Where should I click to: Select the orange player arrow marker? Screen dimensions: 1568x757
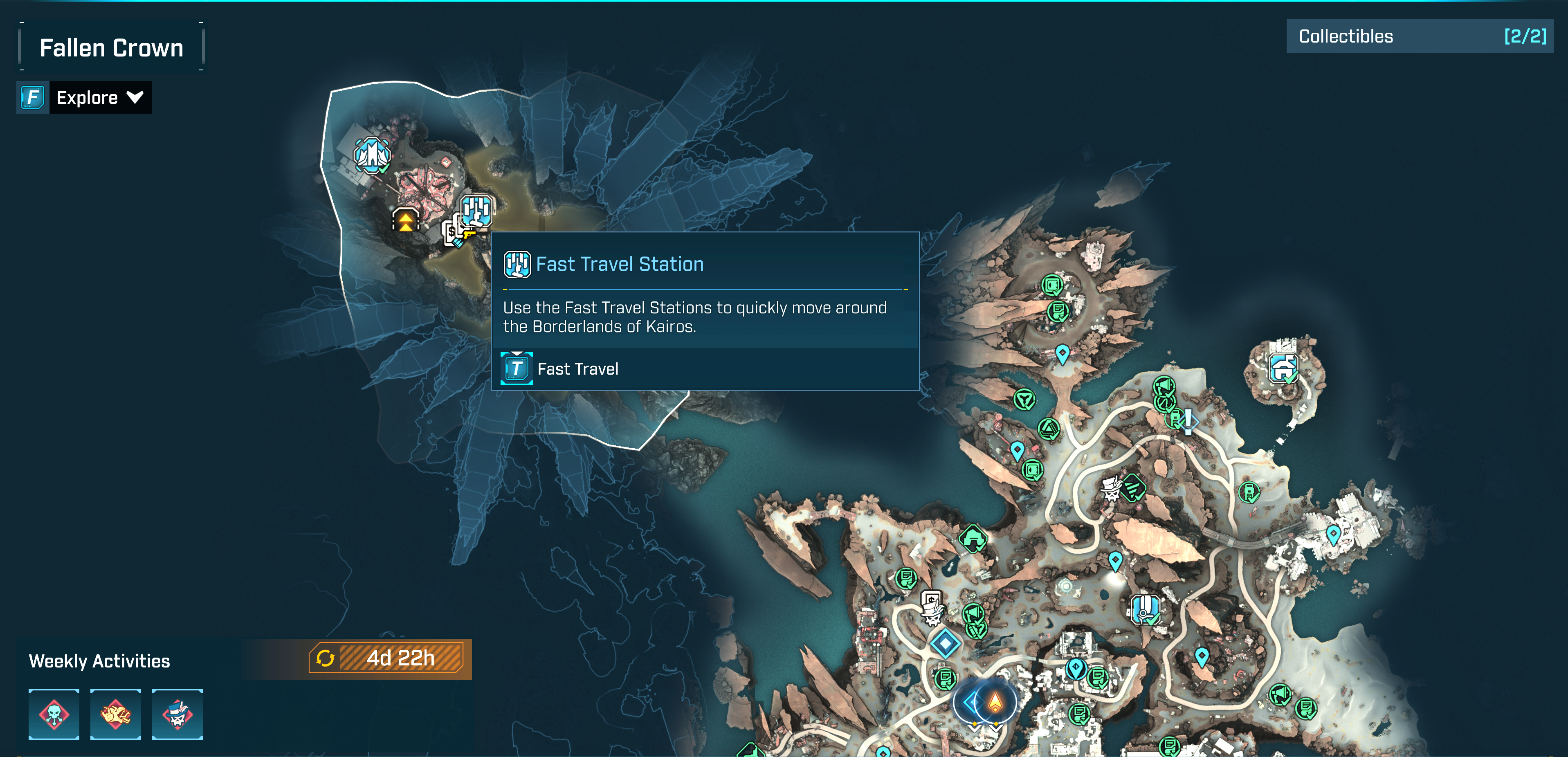coord(995,702)
